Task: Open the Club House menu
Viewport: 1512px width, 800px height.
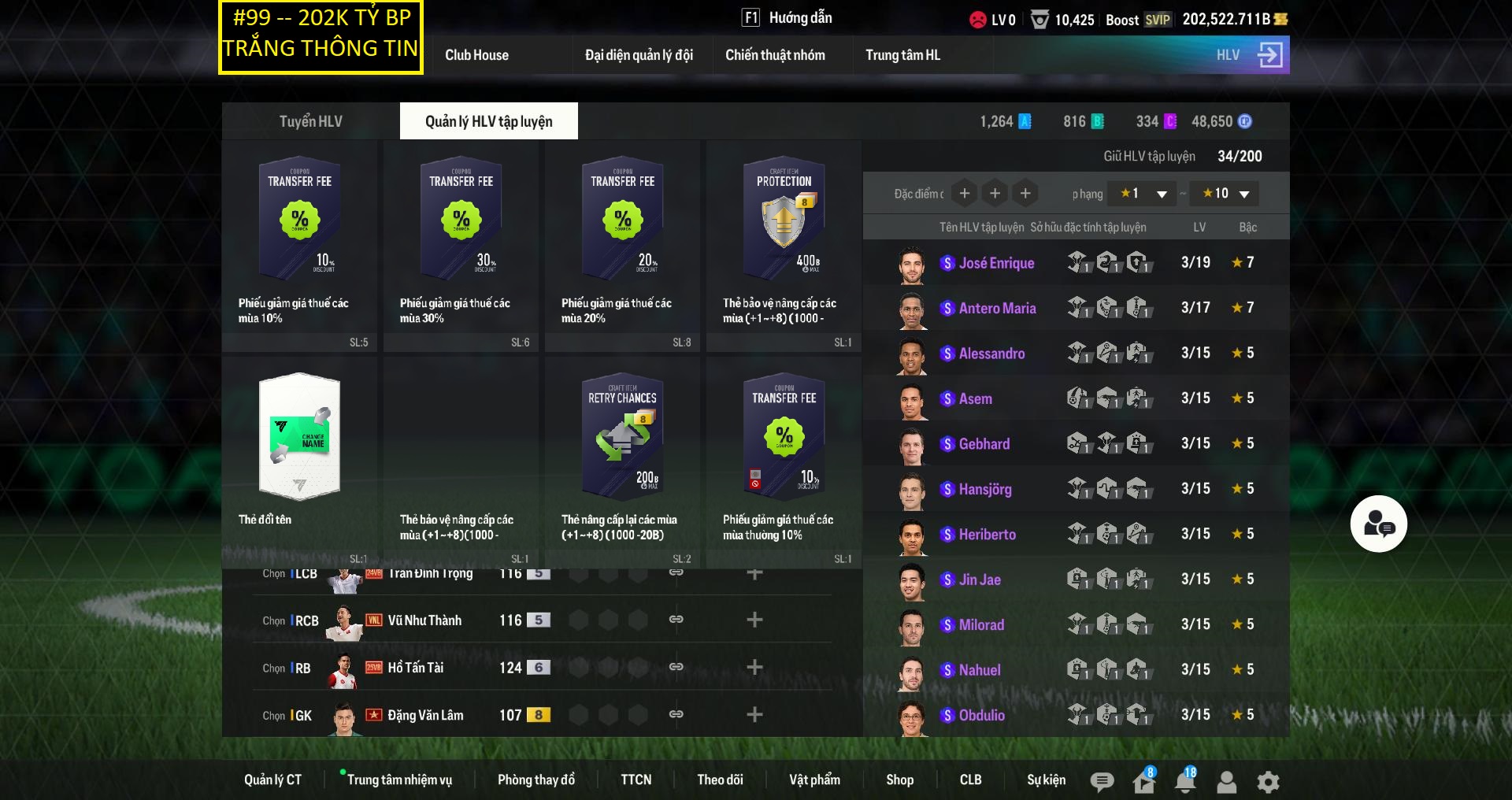Action: pos(476,55)
